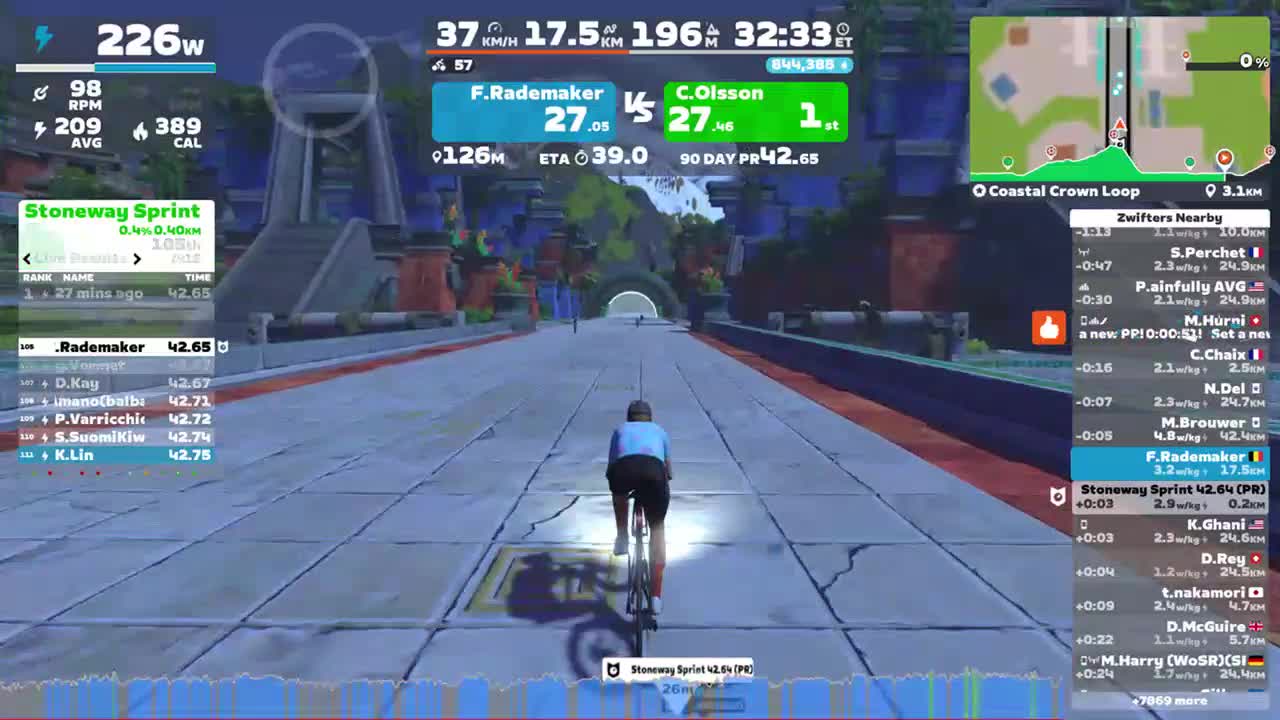1280x720 pixels.
Task: Expand the Zwifters Nearby panel header
Action: coord(1170,217)
